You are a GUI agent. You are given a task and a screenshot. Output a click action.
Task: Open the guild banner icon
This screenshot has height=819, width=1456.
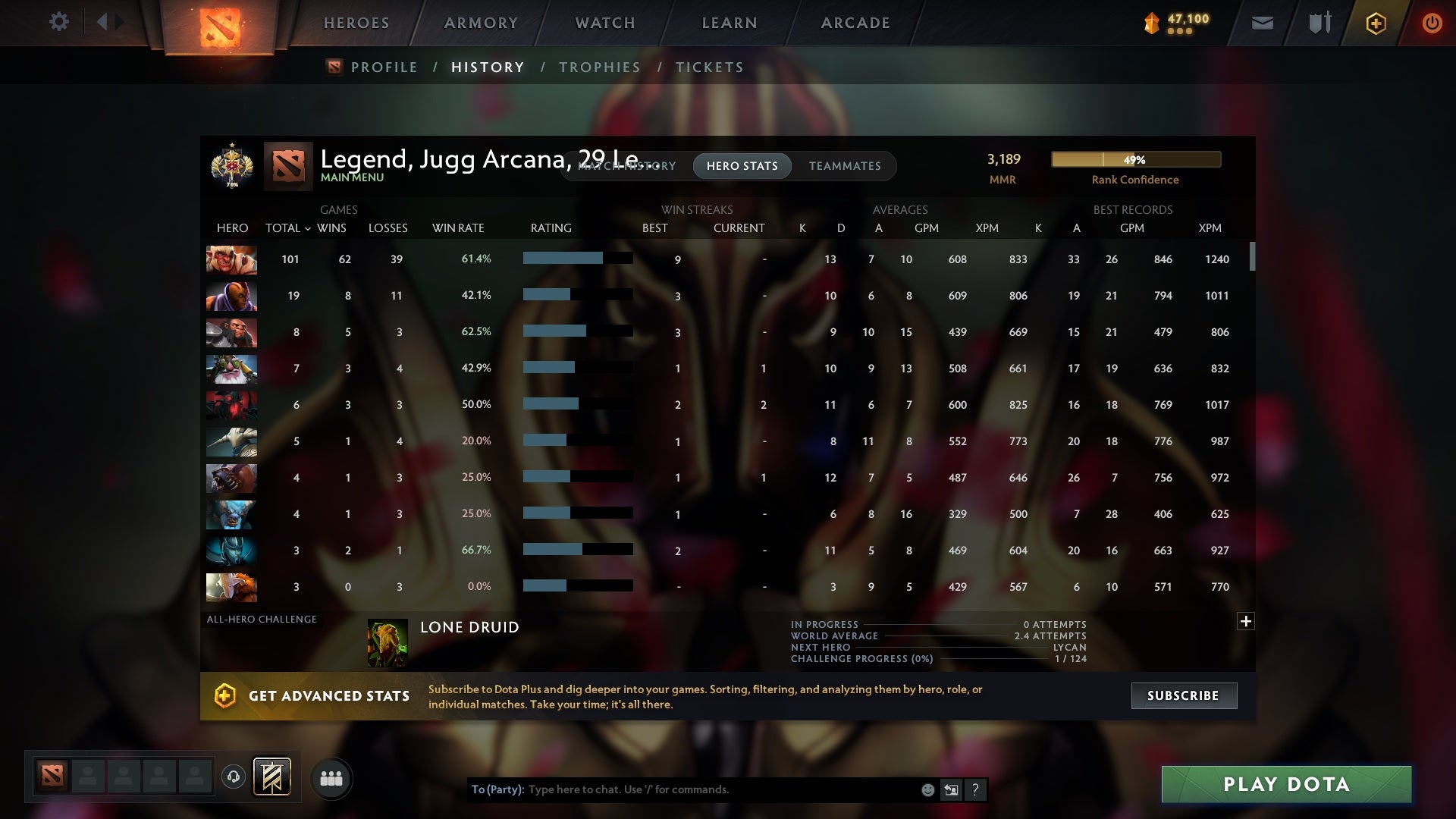pos(273,778)
